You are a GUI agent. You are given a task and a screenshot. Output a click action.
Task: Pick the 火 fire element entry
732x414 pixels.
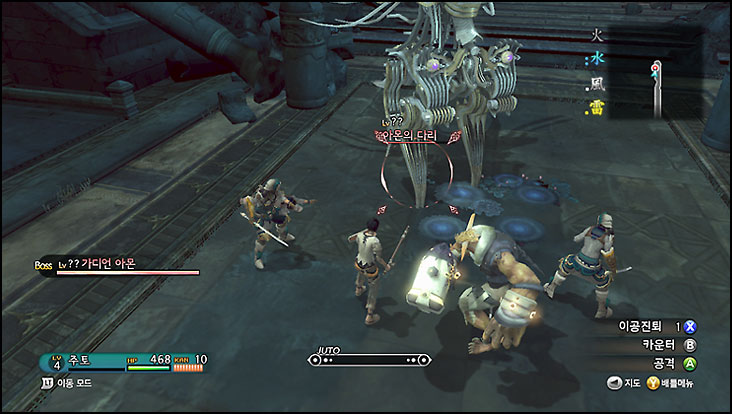pos(596,35)
